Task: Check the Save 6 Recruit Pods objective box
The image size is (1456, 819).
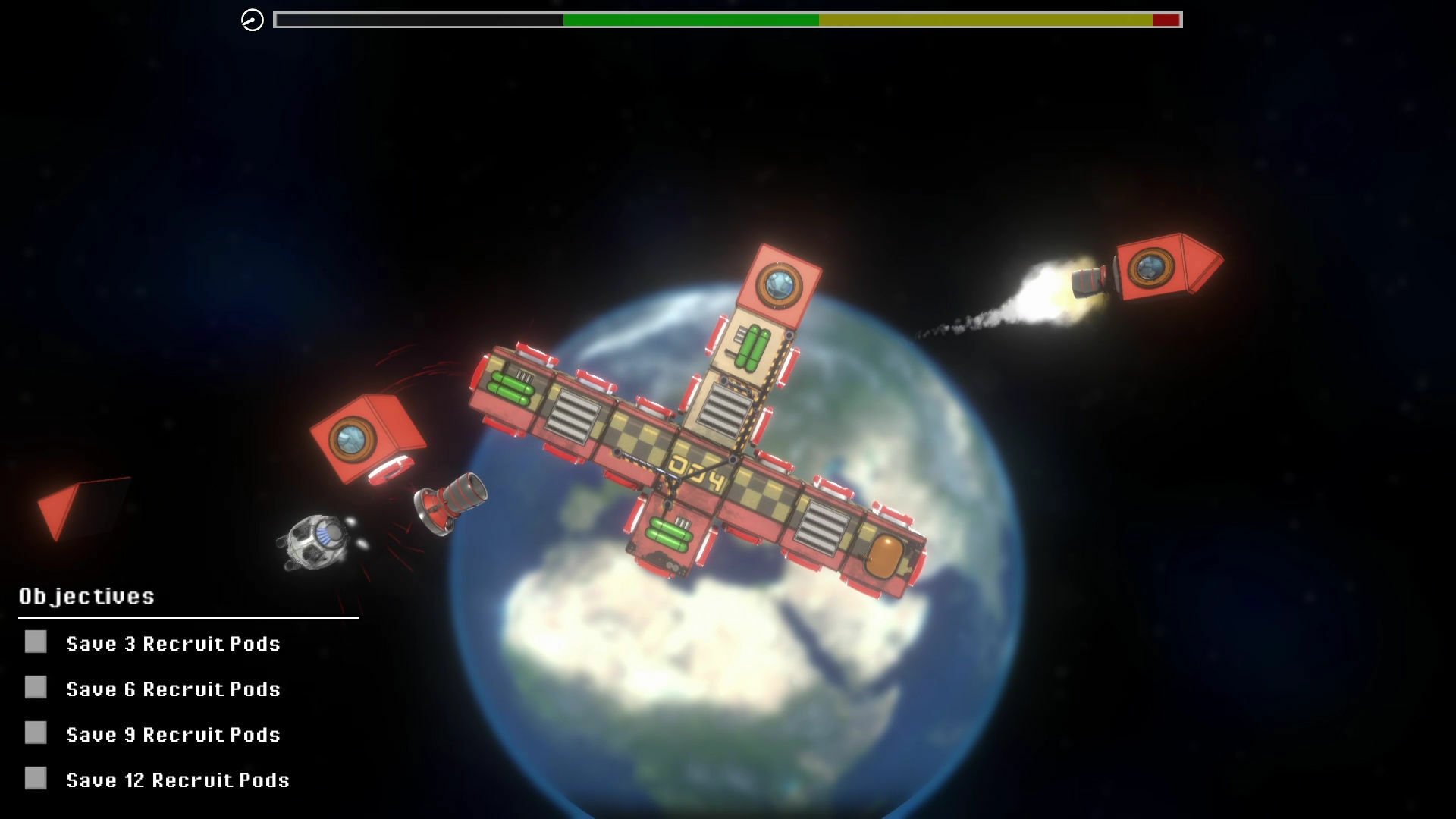Action: [35, 689]
